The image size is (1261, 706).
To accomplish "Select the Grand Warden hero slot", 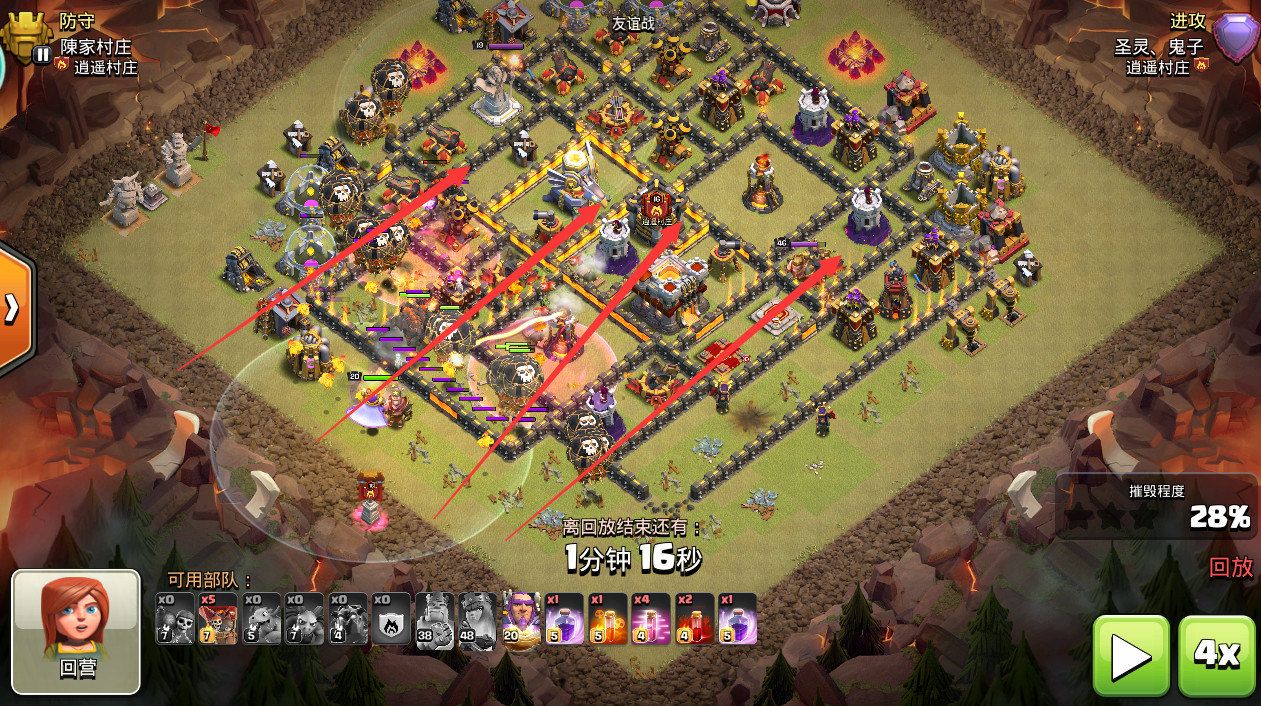I will coord(521,619).
